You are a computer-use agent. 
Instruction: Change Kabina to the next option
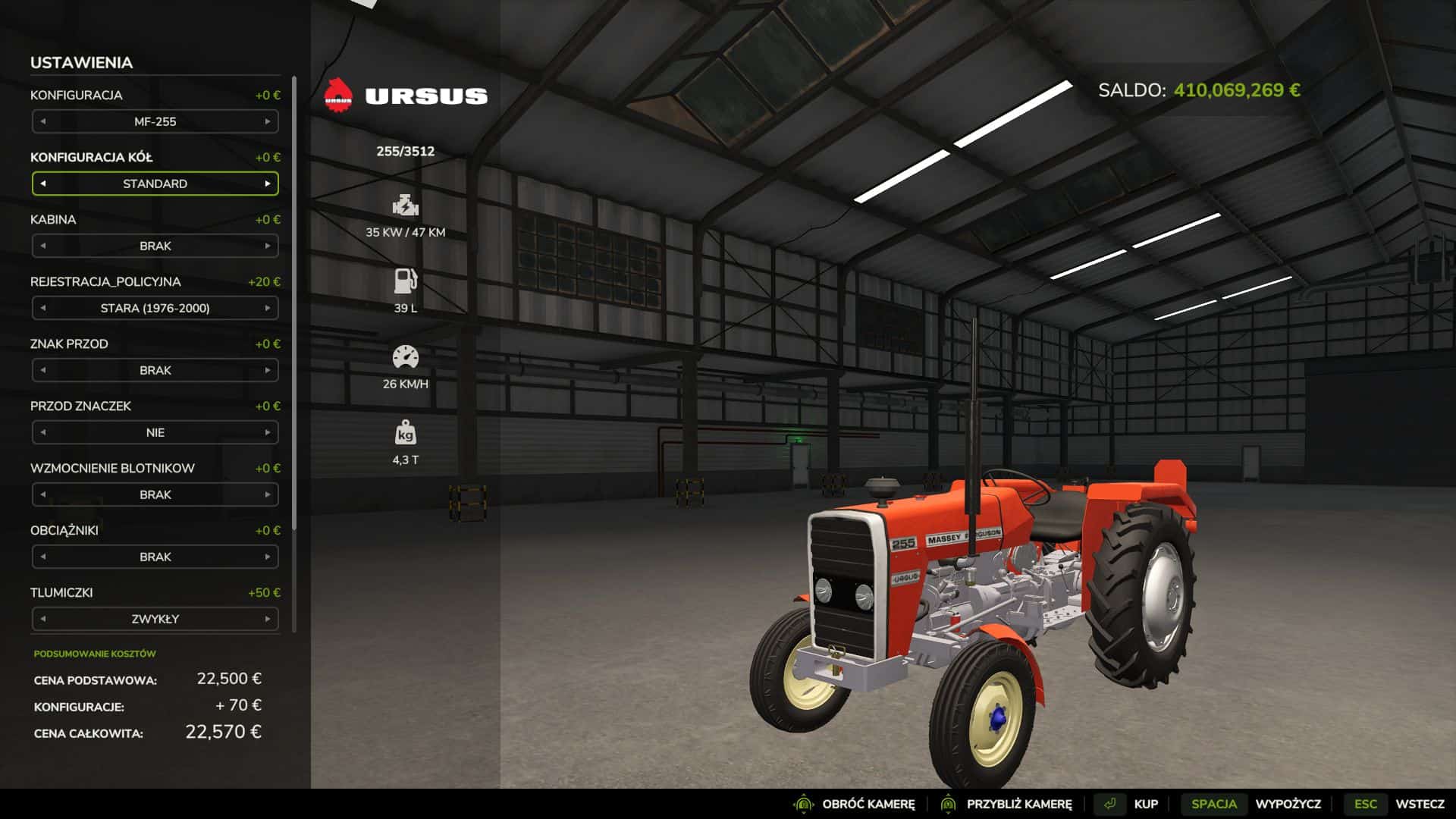(x=268, y=246)
